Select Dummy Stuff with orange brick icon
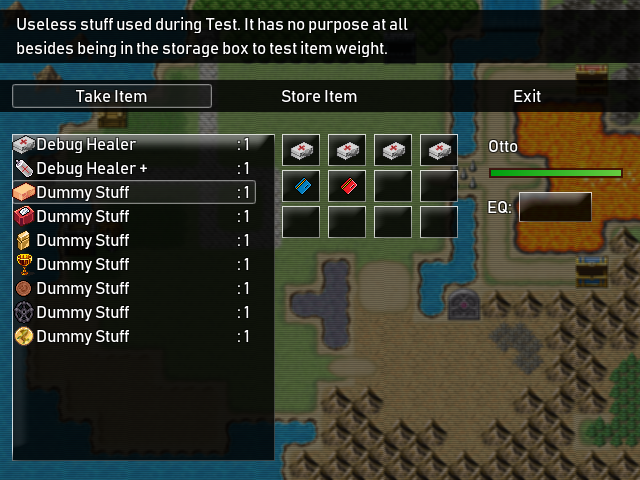The width and height of the screenshot is (640, 480). coord(133,192)
